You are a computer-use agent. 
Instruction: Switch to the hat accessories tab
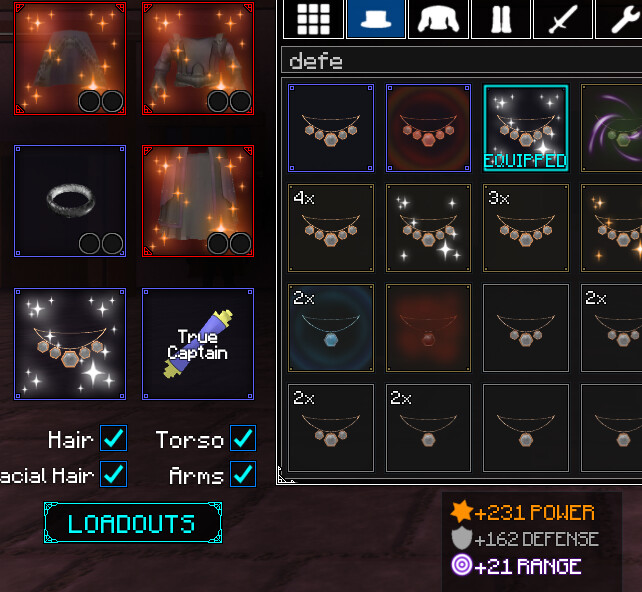tap(375, 19)
